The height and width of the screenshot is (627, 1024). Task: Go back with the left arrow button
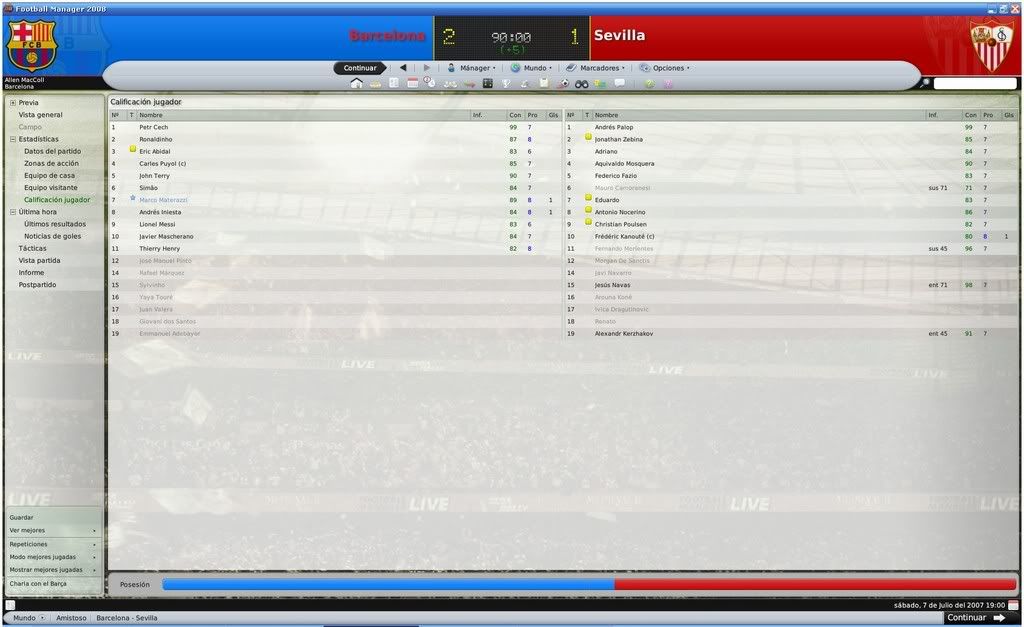[x=403, y=68]
